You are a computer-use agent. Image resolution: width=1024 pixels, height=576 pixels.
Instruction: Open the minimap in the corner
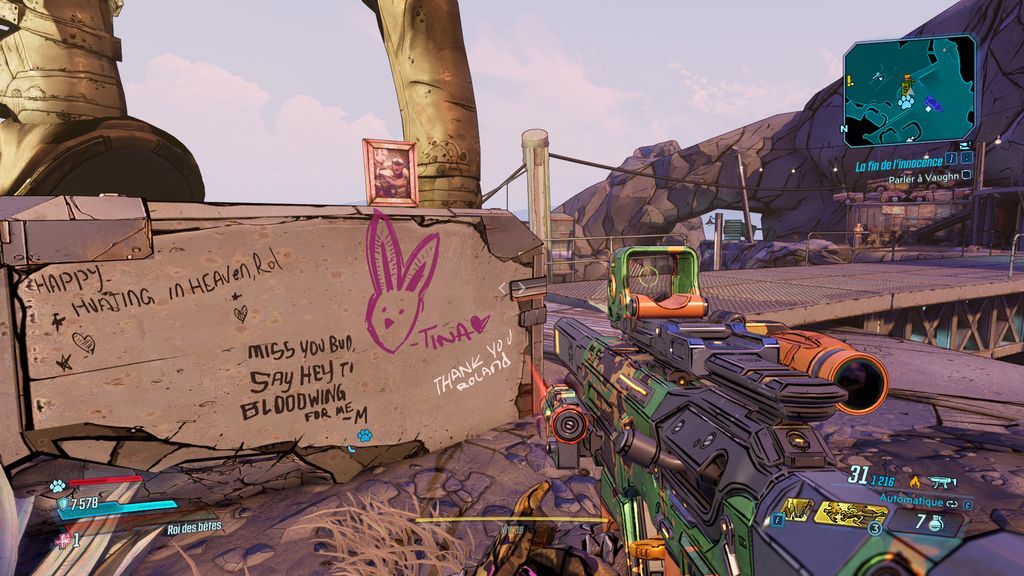pos(909,91)
